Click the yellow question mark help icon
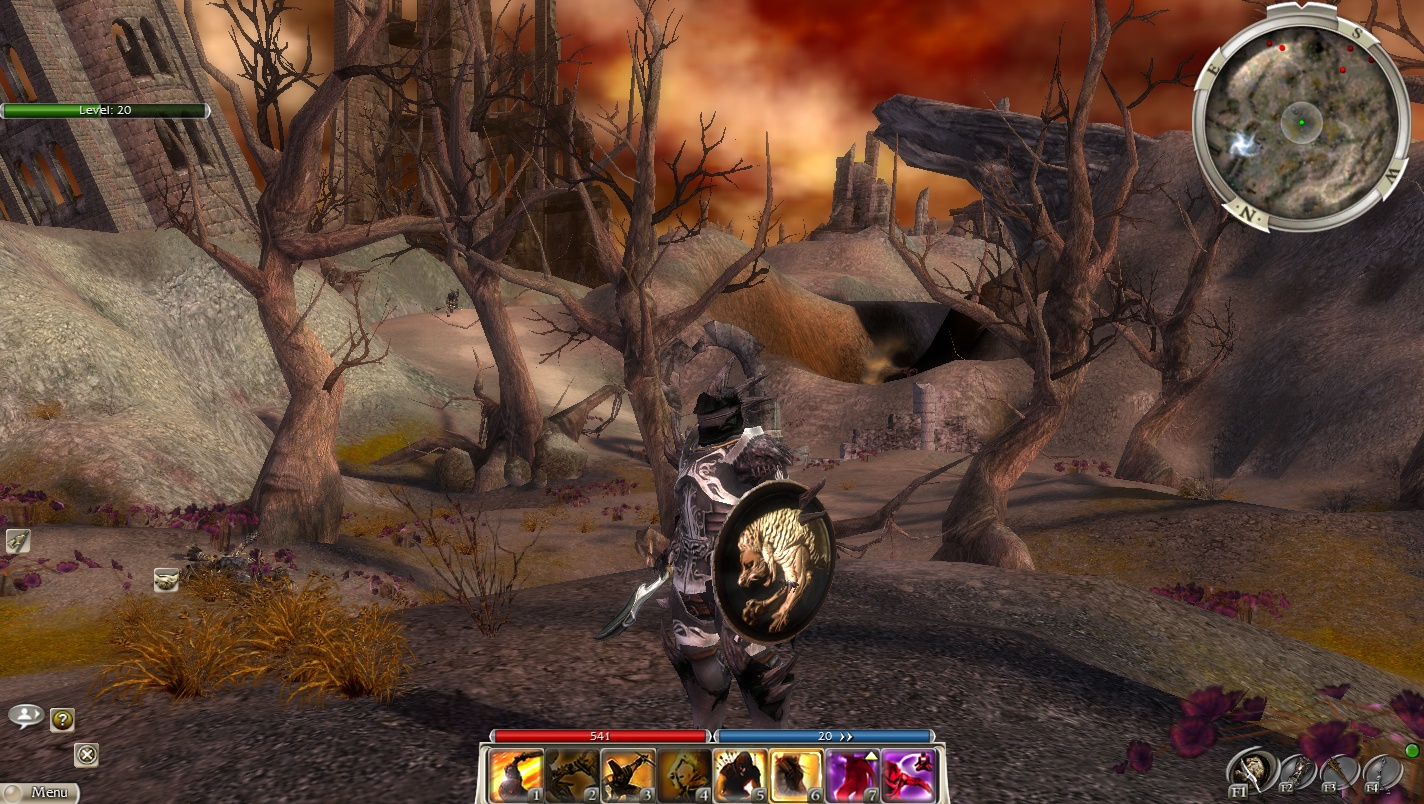 (x=62, y=719)
